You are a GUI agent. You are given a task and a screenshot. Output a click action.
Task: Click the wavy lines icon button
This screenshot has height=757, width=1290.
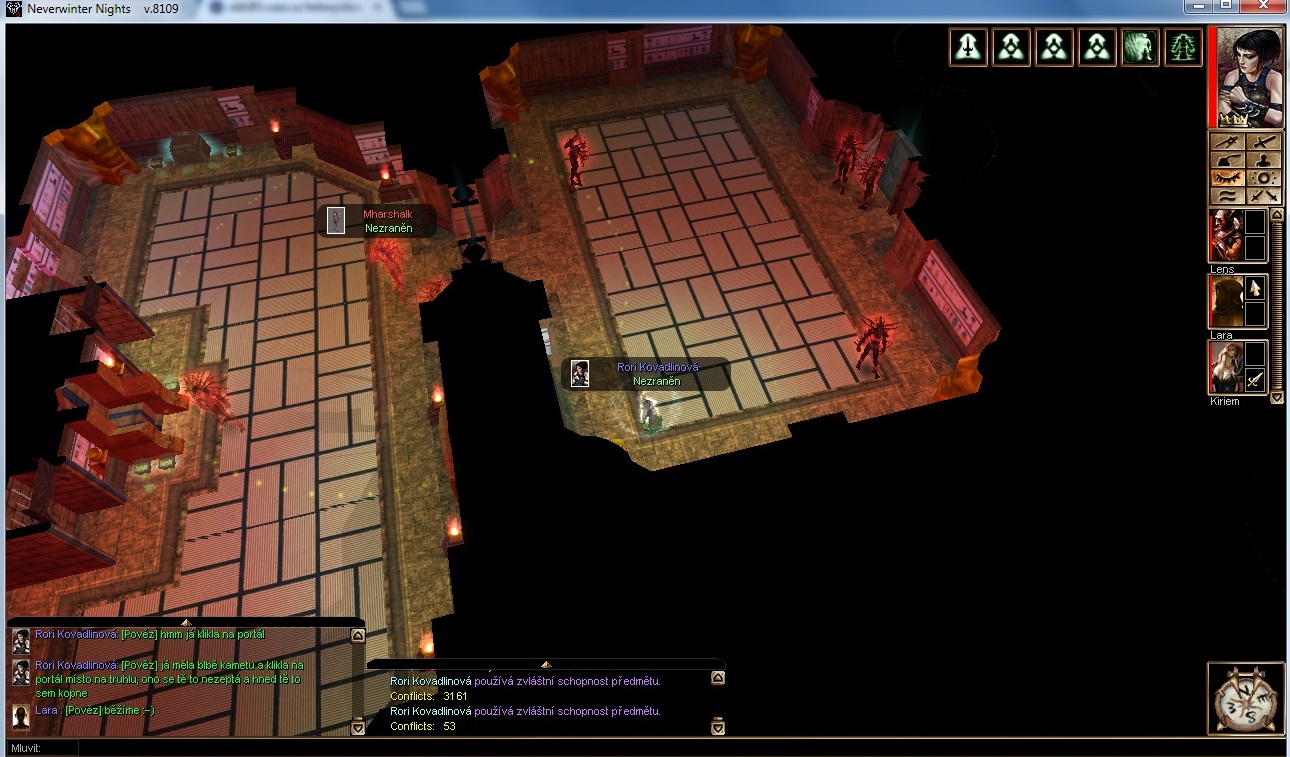(1228, 195)
